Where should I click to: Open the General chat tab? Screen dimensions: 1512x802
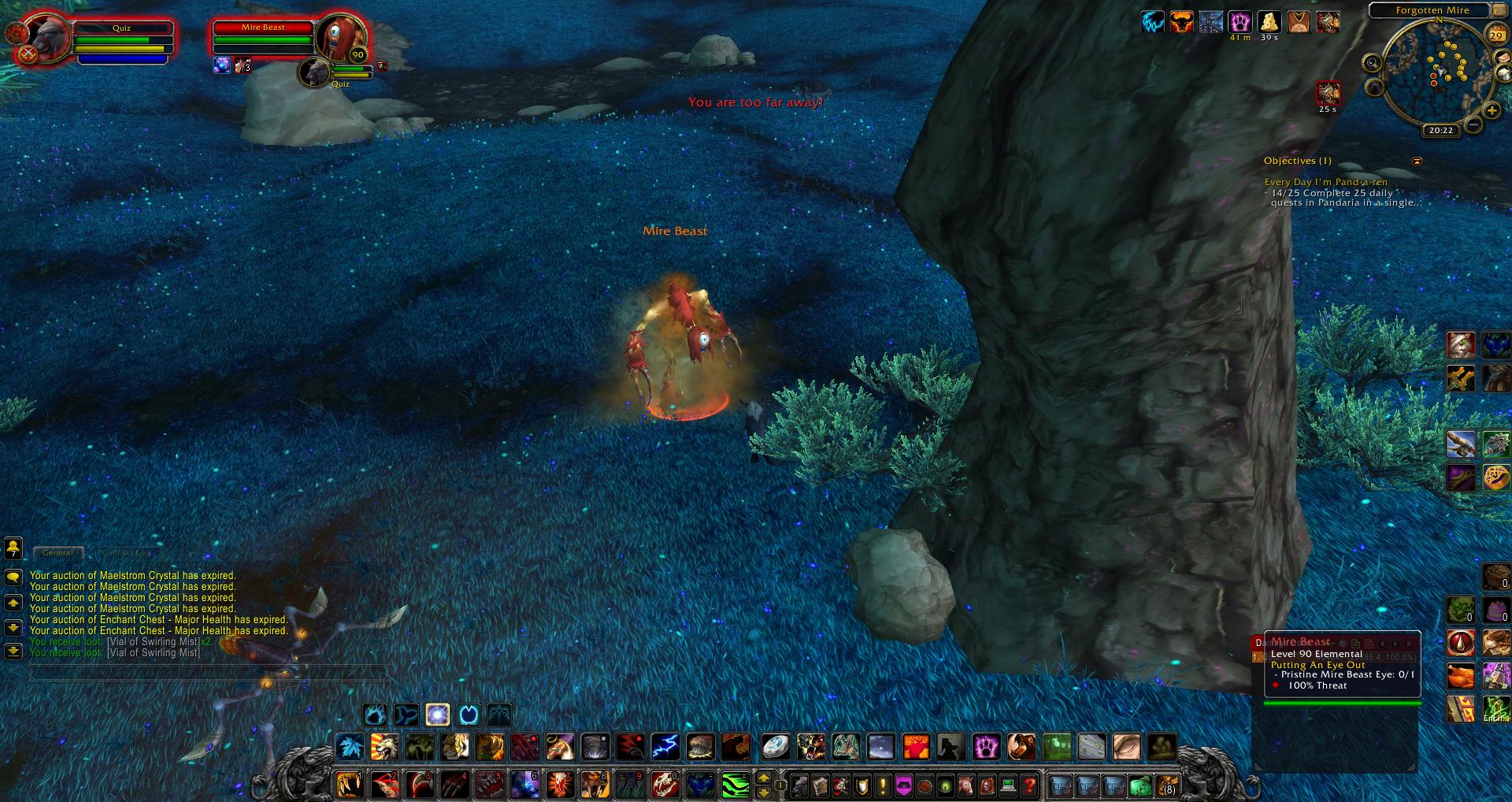pos(57,553)
